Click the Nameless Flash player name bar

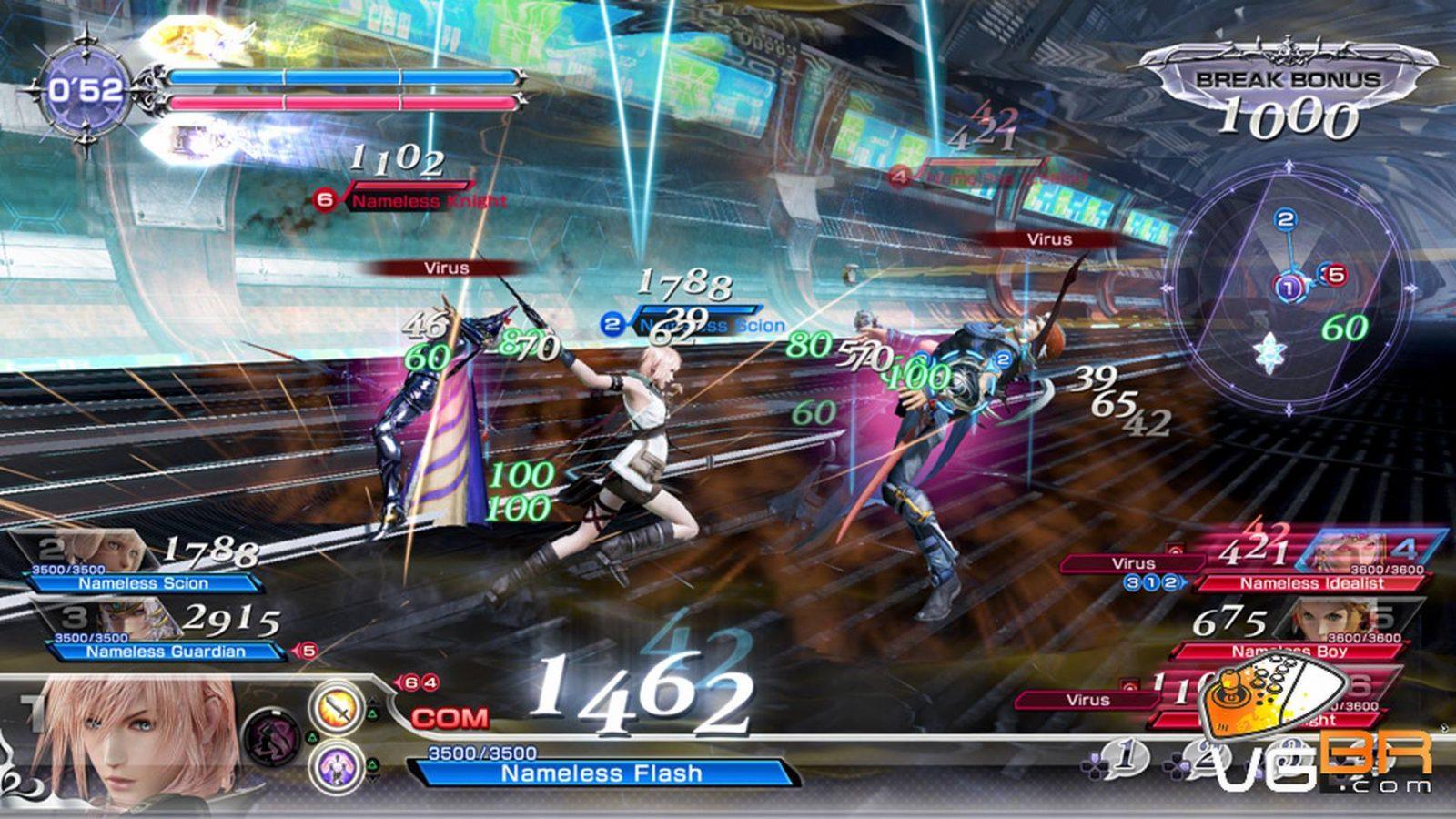(601, 773)
